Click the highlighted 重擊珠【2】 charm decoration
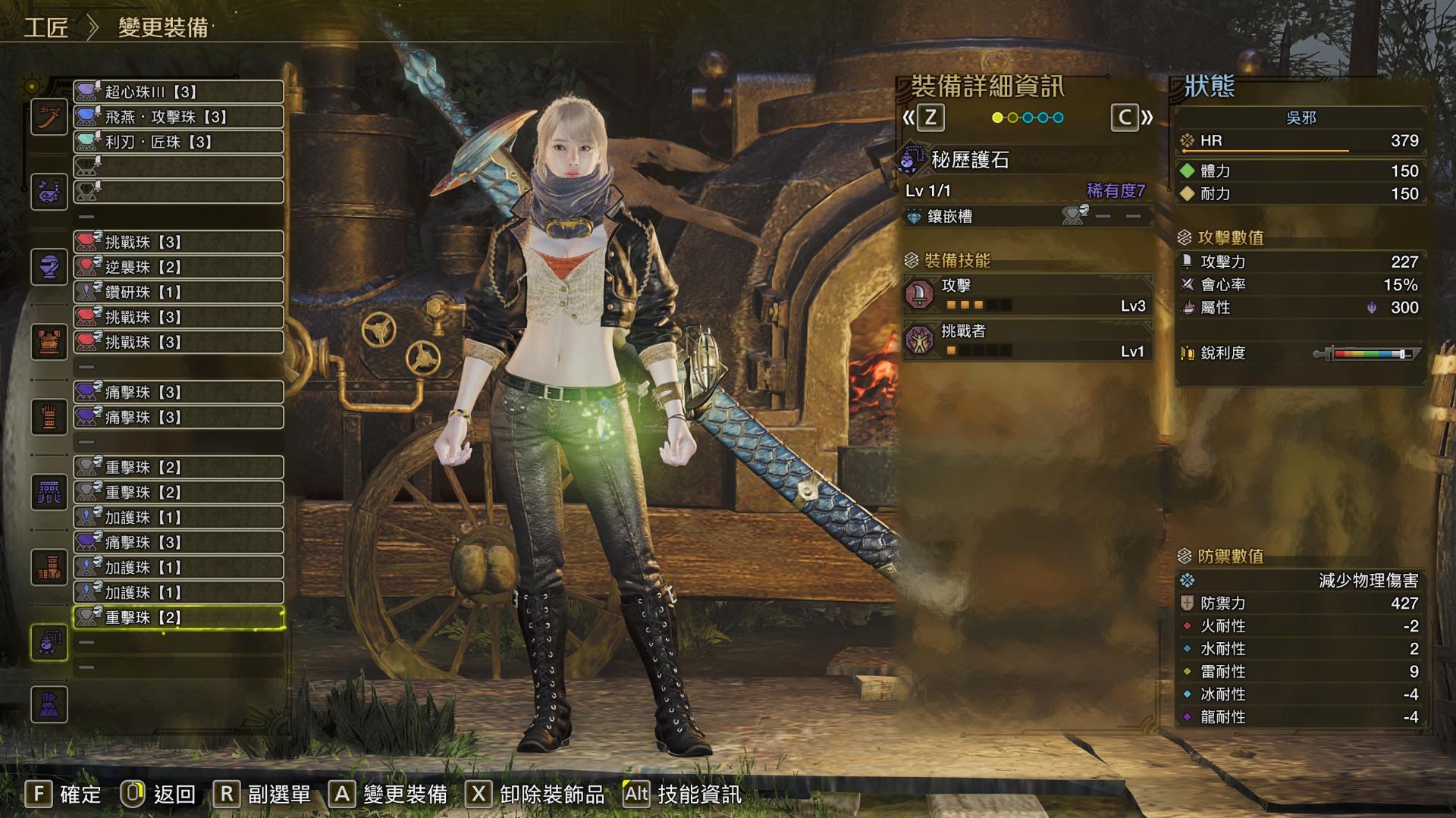Screen dimensions: 1456x818 click(178, 617)
